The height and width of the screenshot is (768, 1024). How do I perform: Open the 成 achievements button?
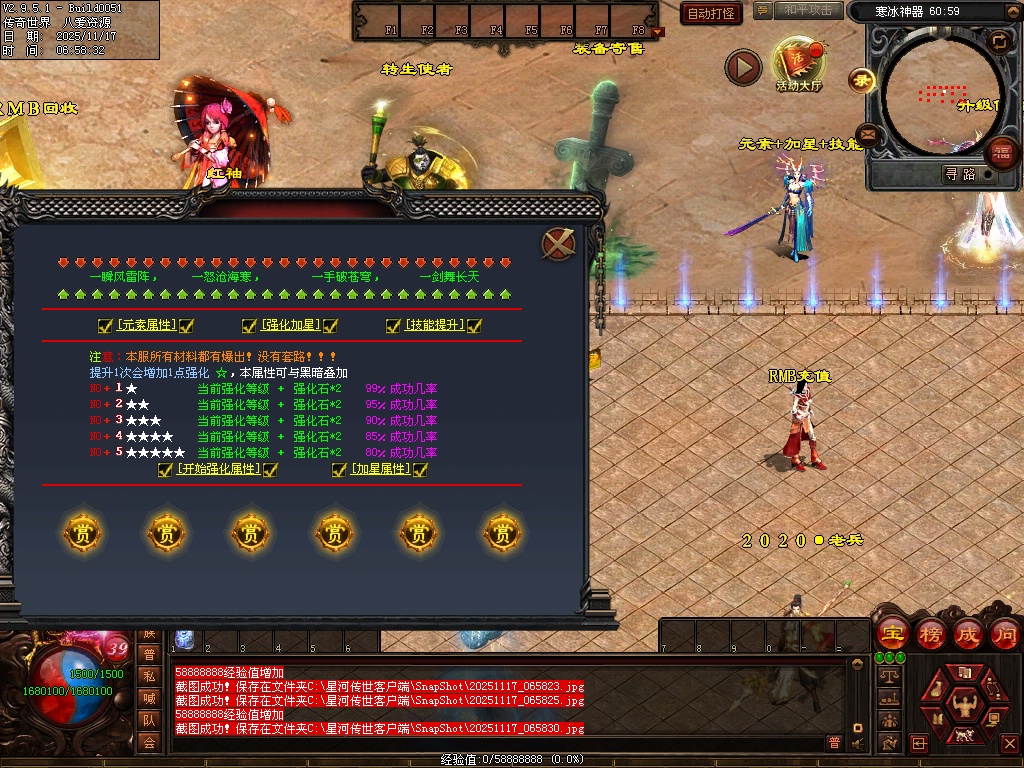coord(967,634)
